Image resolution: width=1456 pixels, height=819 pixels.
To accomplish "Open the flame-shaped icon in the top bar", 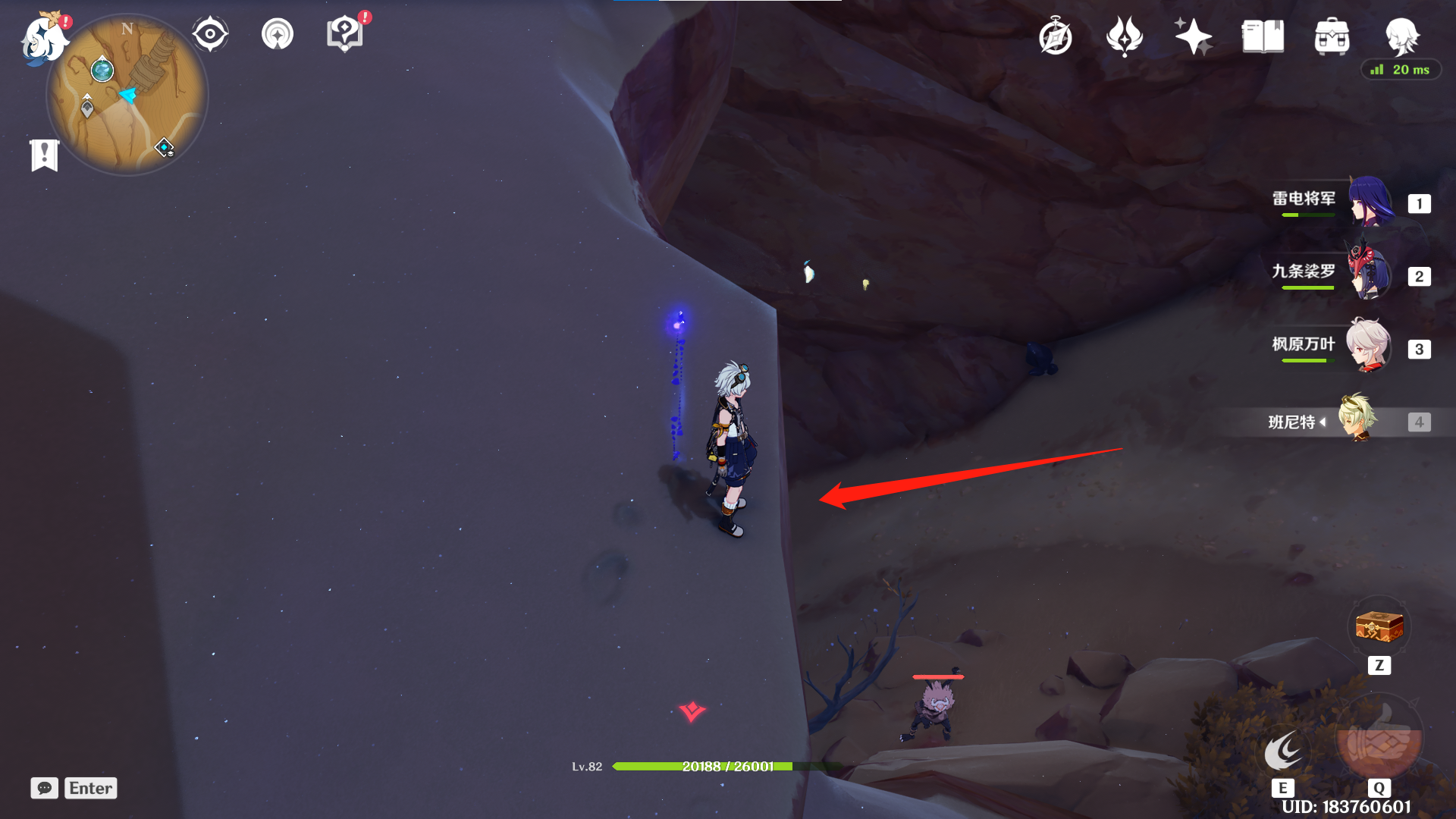I will [x=1125, y=36].
